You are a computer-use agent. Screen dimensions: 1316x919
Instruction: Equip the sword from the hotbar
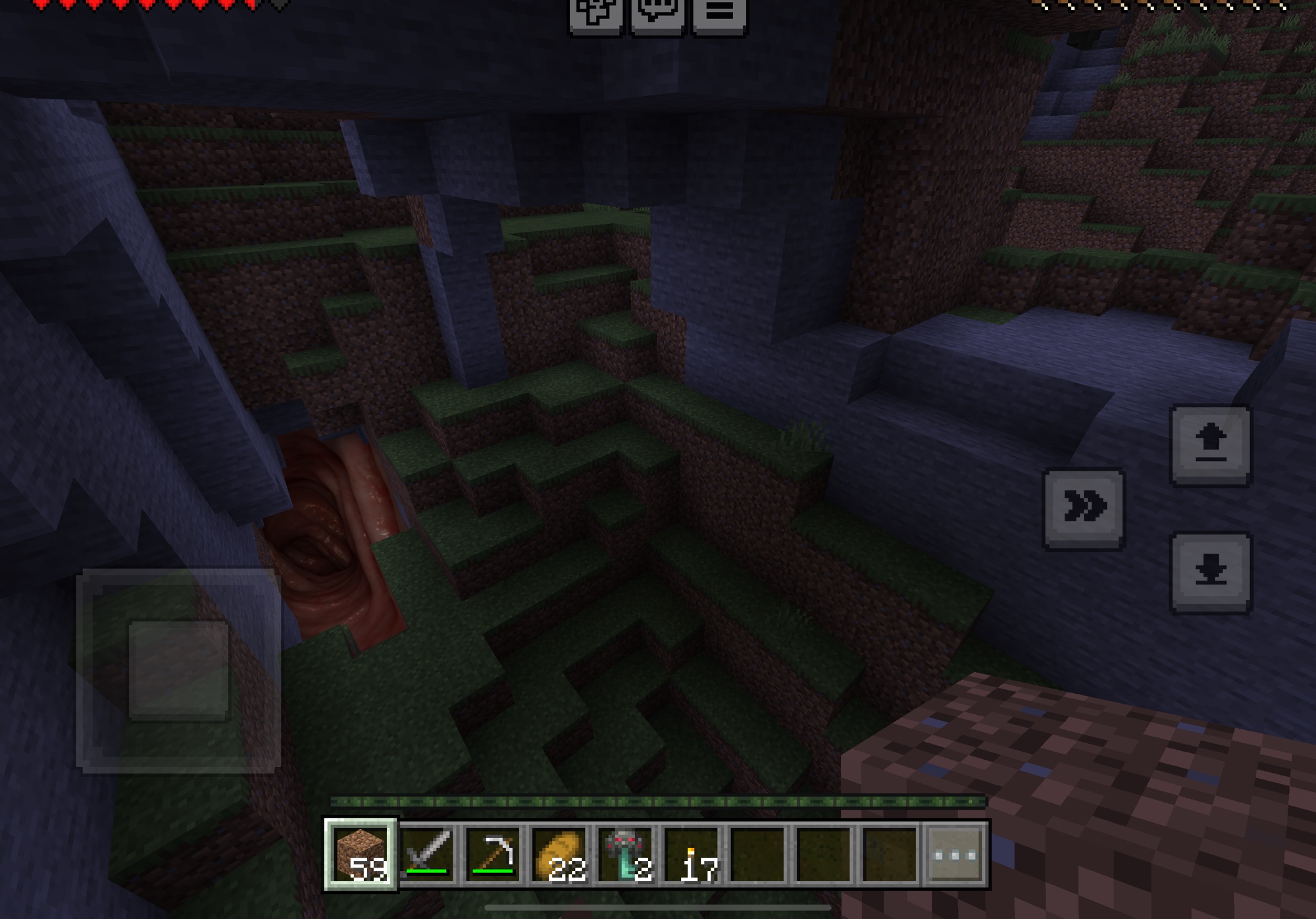click(x=428, y=854)
